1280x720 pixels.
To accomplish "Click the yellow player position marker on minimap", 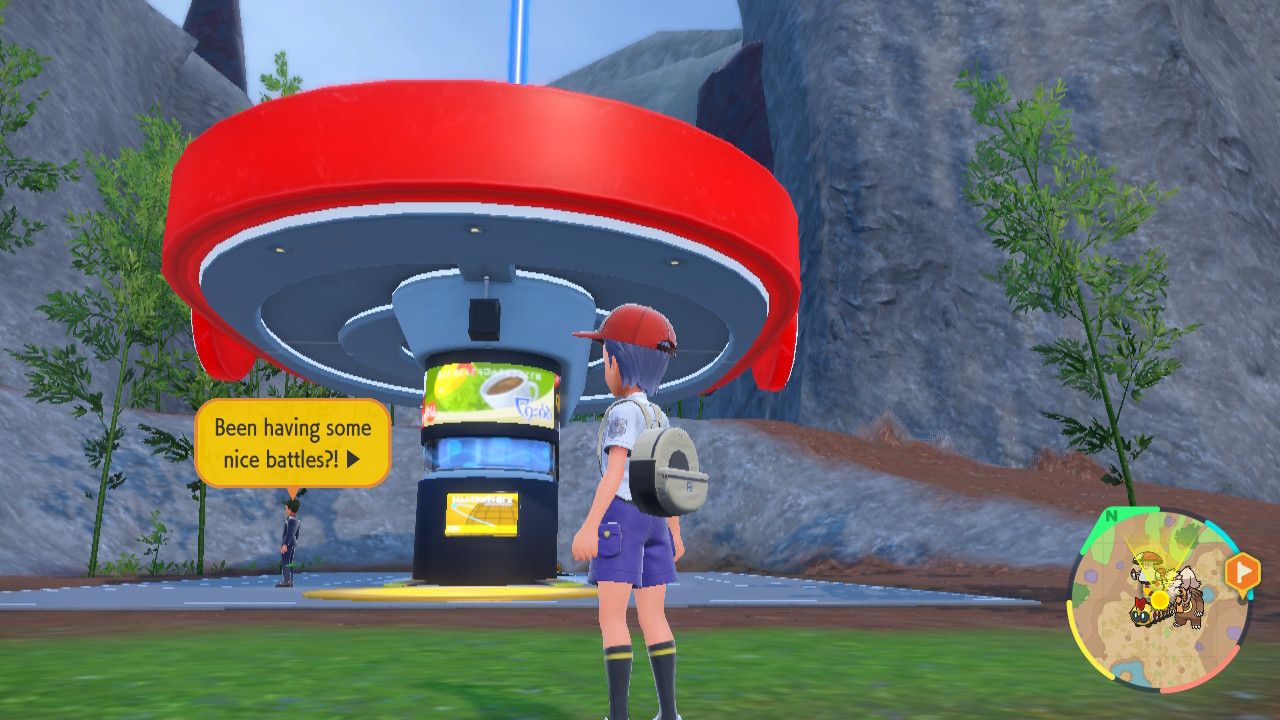I will 1159,598.
